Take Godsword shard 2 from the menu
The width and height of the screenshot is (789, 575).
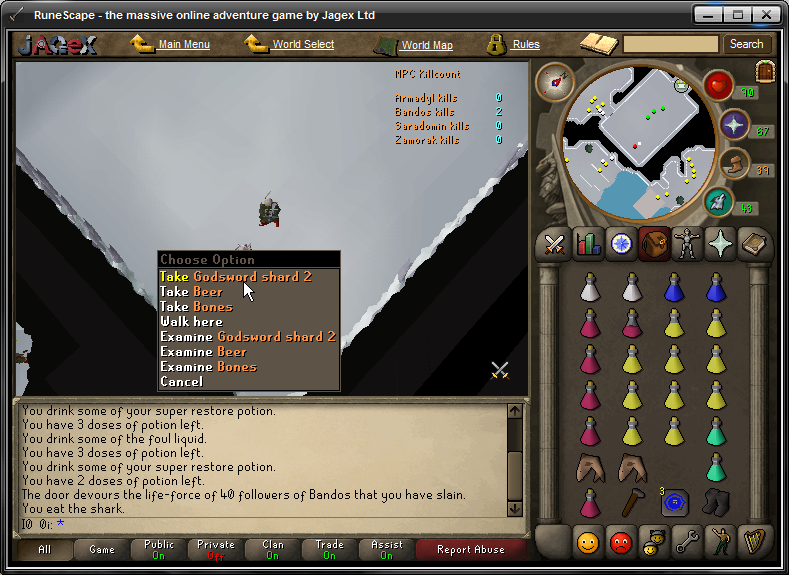(236, 277)
